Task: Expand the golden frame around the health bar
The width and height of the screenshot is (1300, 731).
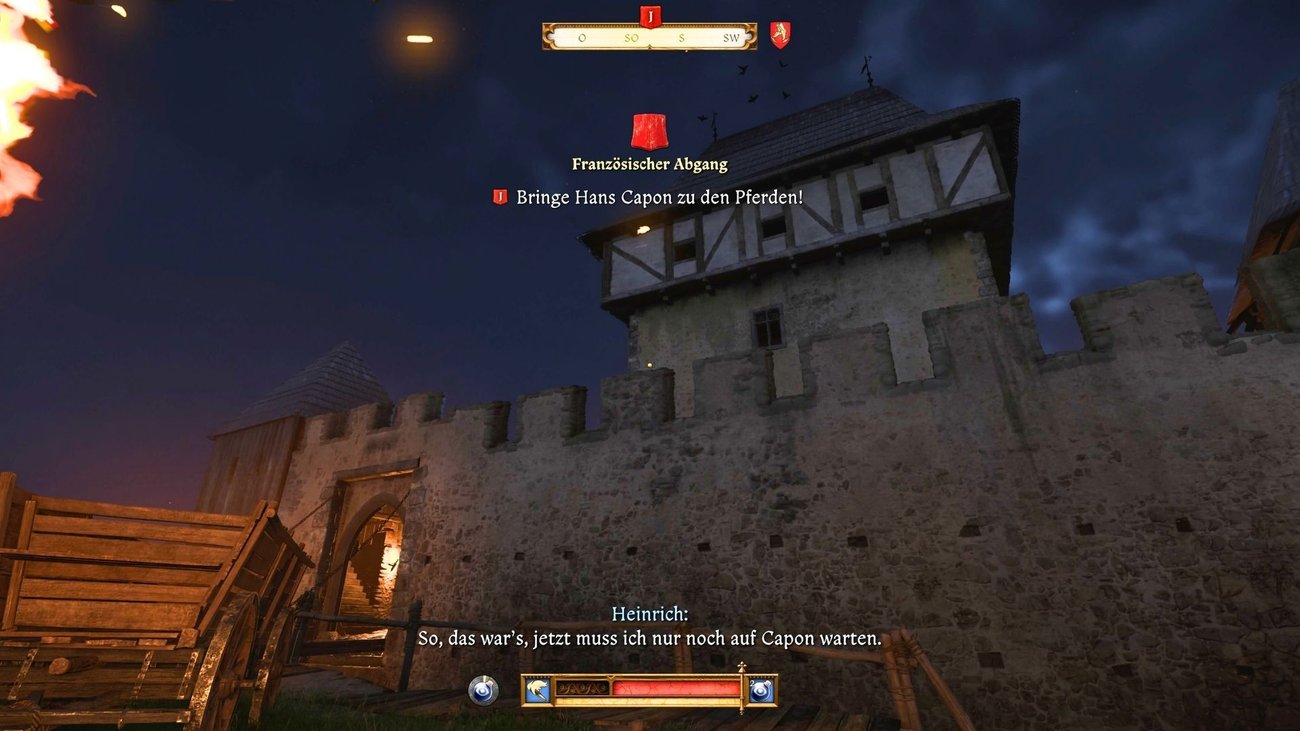Action: tap(649, 702)
